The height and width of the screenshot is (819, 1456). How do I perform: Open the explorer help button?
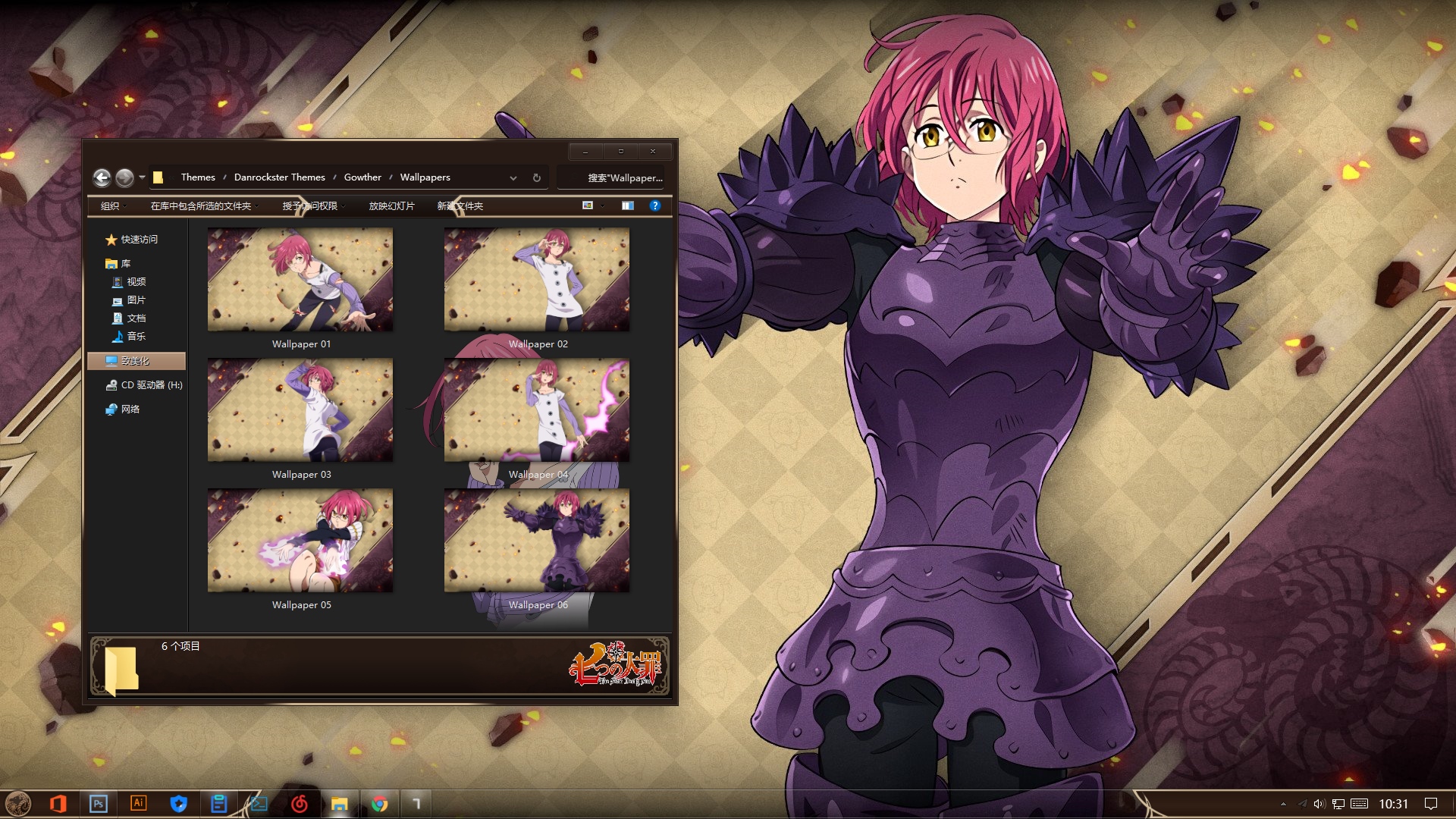point(655,206)
